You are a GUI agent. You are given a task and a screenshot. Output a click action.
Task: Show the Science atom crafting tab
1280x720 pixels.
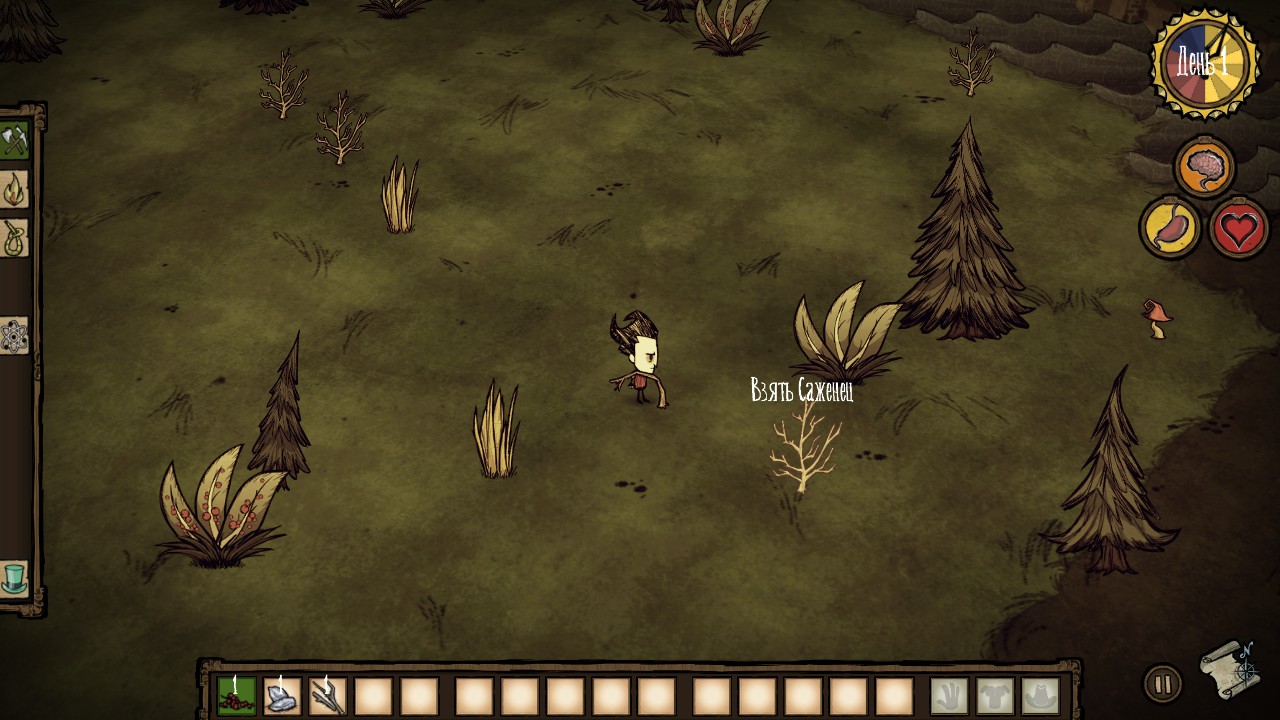(x=14, y=336)
